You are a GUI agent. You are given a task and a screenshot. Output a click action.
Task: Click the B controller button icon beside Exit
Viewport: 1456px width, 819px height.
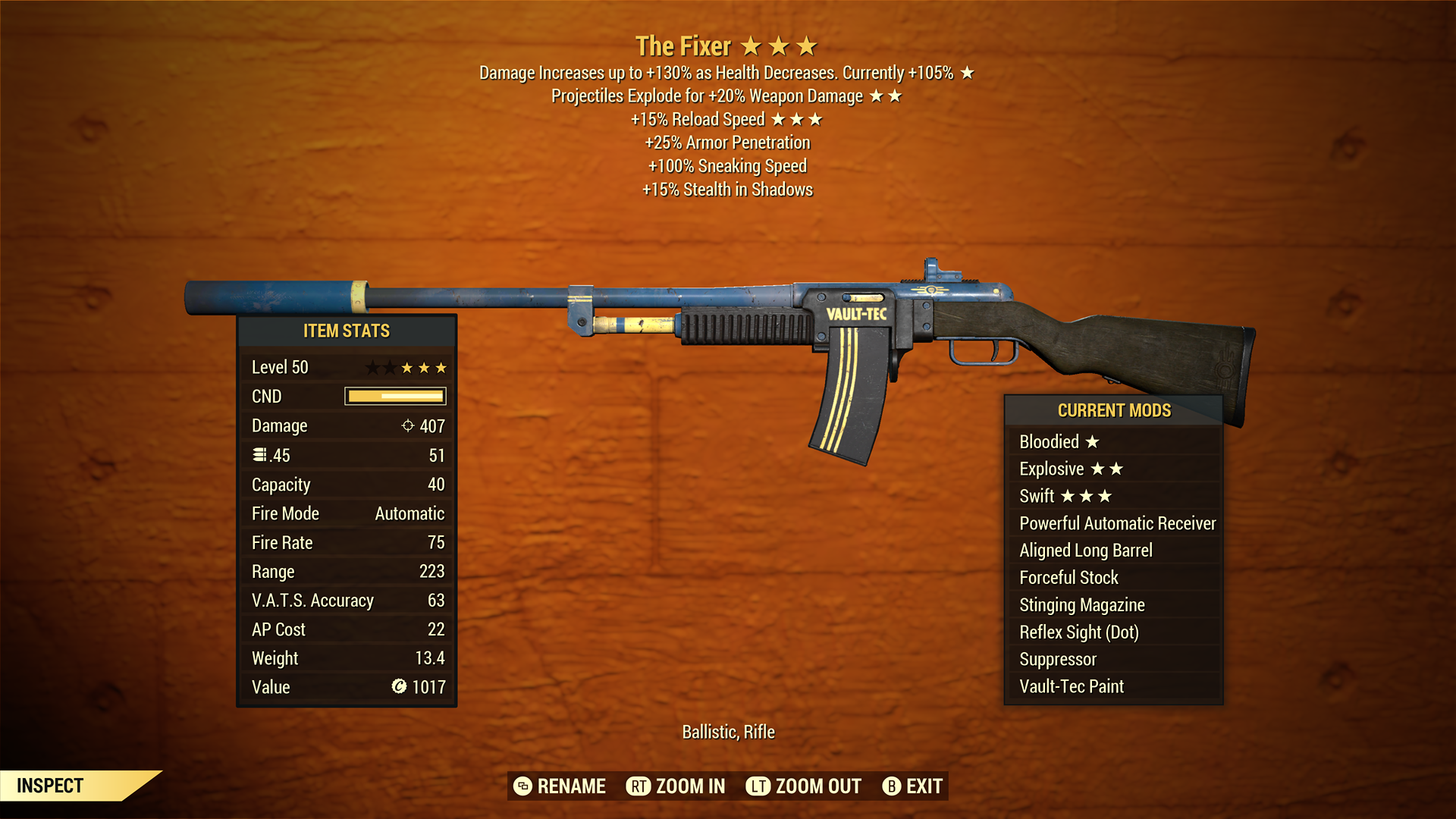tap(893, 786)
